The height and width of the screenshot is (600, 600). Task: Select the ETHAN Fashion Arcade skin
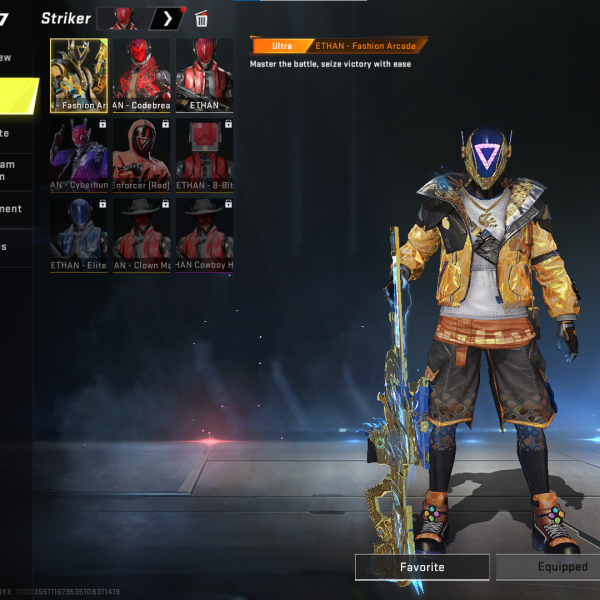coord(79,75)
